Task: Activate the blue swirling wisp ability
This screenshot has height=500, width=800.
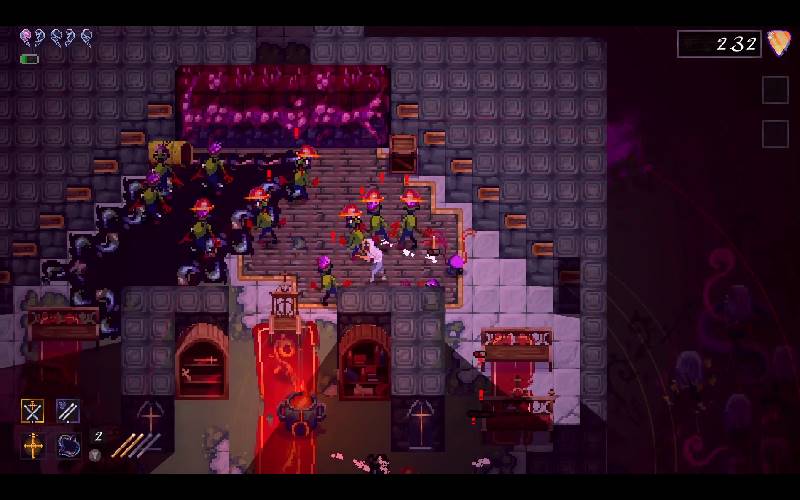Action: [x=68, y=445]
